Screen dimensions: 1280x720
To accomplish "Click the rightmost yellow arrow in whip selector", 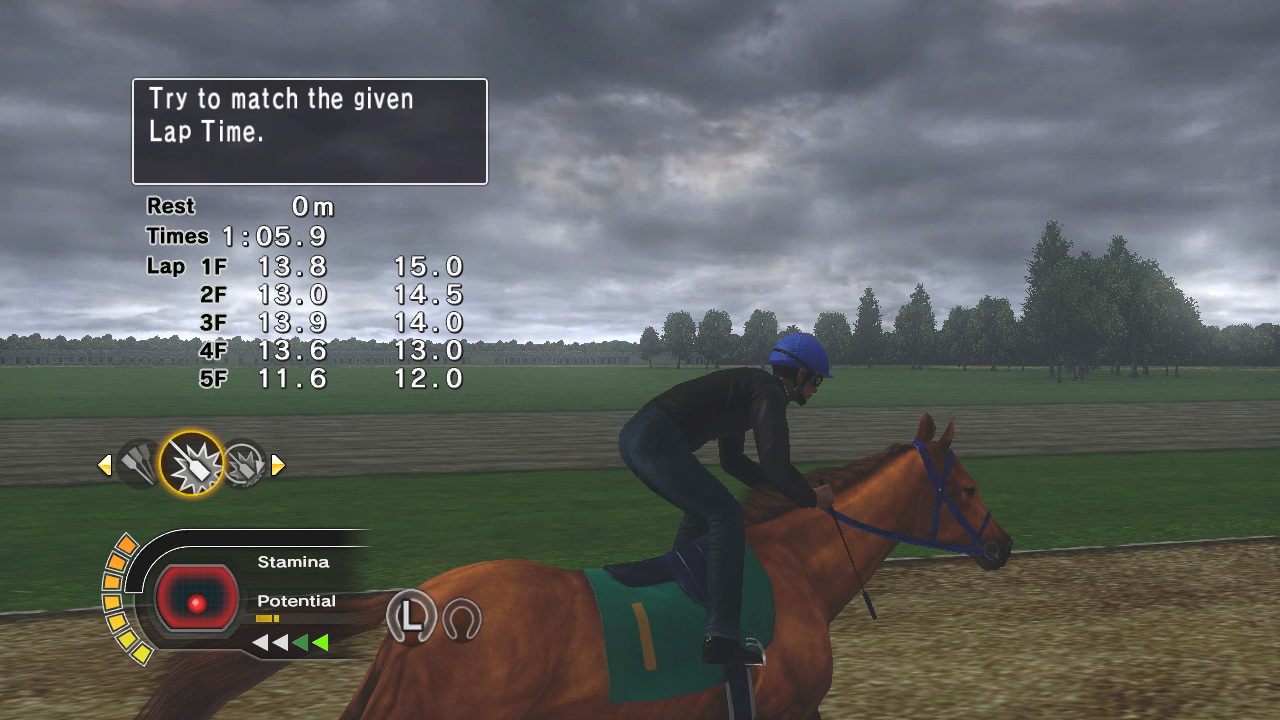I will click(278, 464).
